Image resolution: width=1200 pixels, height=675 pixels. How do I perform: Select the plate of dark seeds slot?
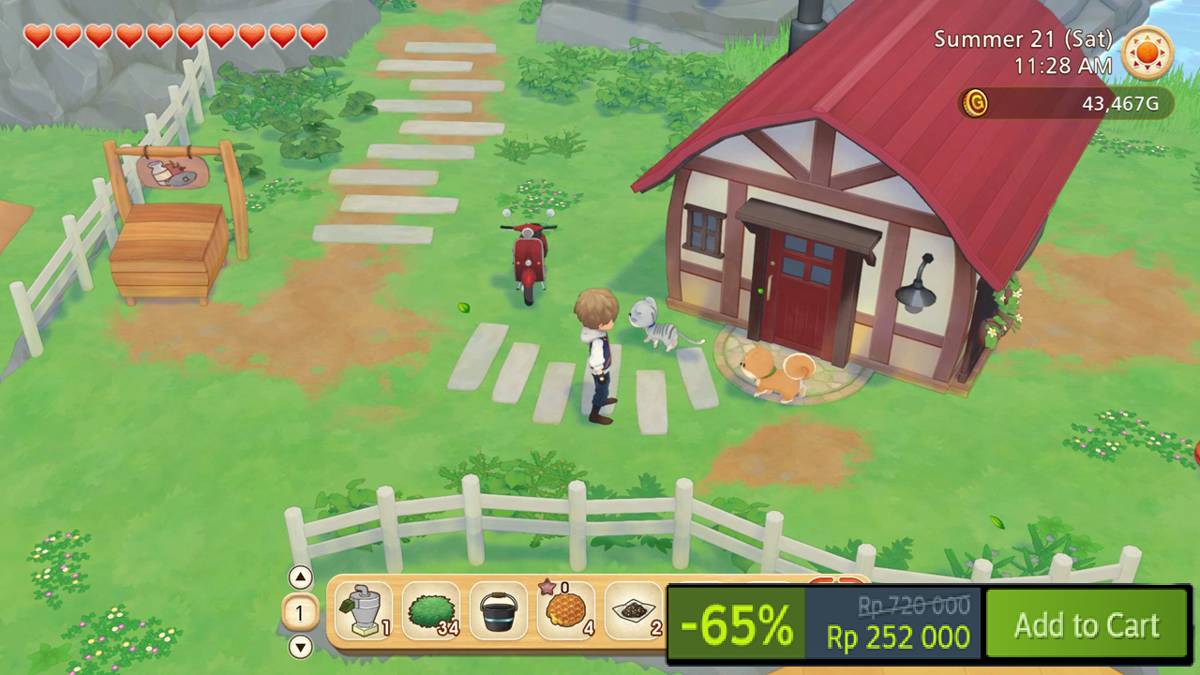pos(634,611)
